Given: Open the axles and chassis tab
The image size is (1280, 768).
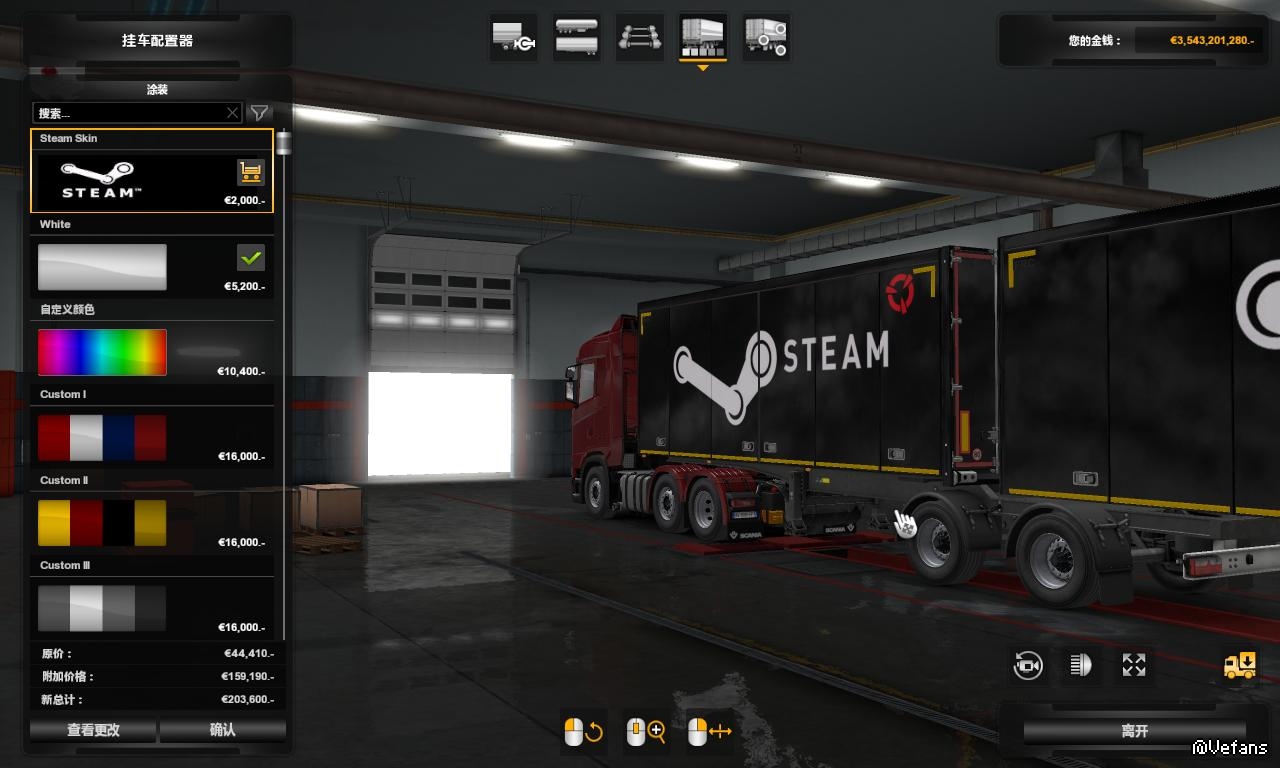Looking at the screenshot, I should click(x=639, y=38).
